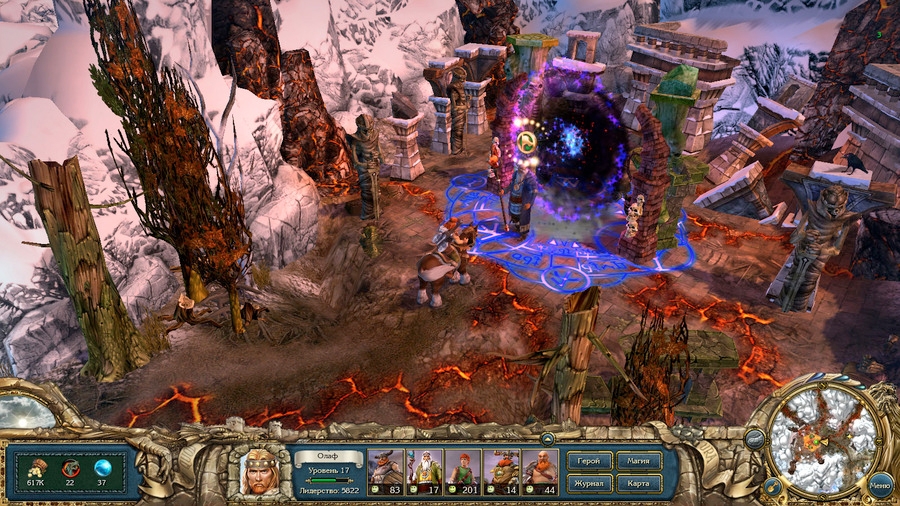900x506 pixels.
Task: Select the horned viking troop with 83 units
Action: pyautogui.click(x=386, y=466)
